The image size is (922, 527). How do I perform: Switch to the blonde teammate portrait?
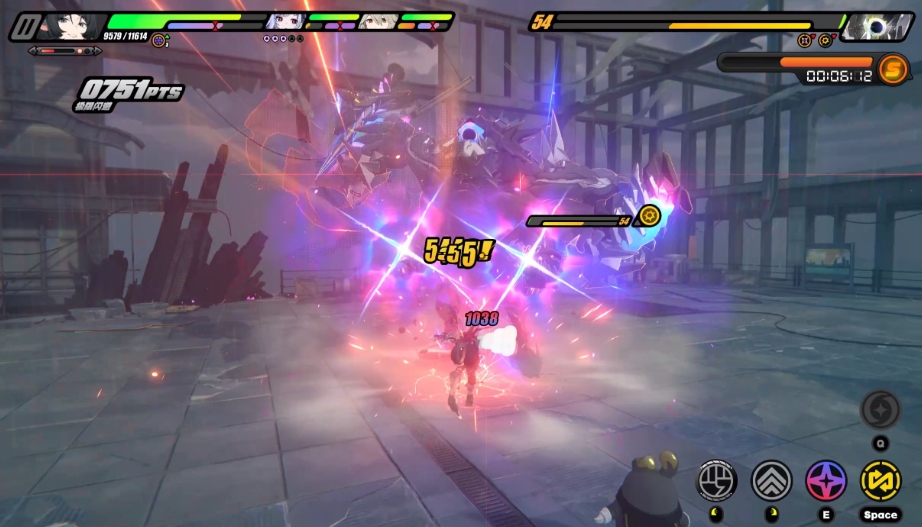click(376, 21)
